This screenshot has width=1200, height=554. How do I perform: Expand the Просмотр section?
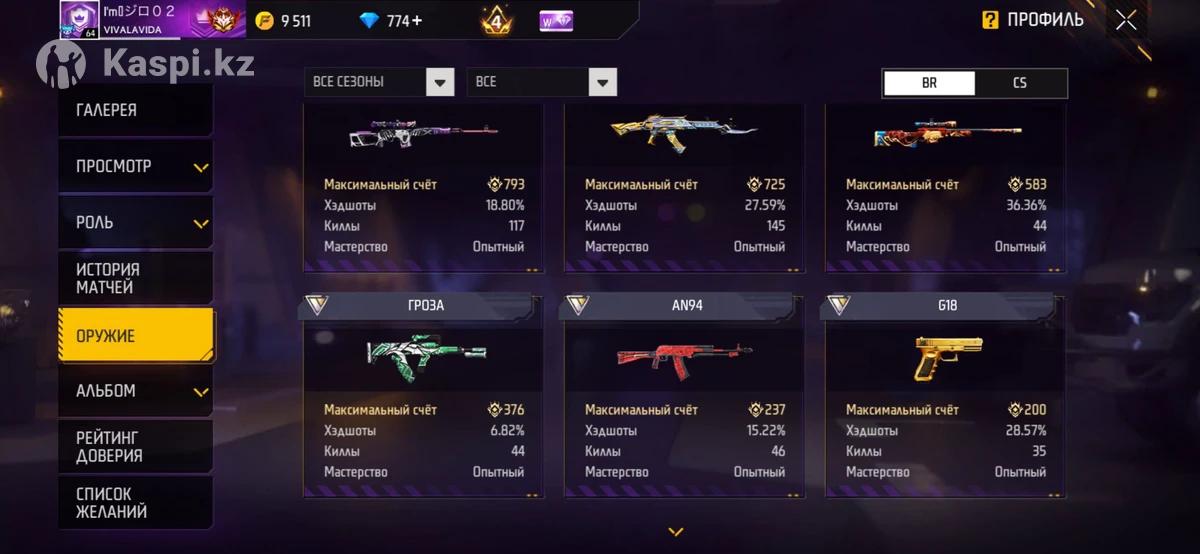[x=135, y=166]
